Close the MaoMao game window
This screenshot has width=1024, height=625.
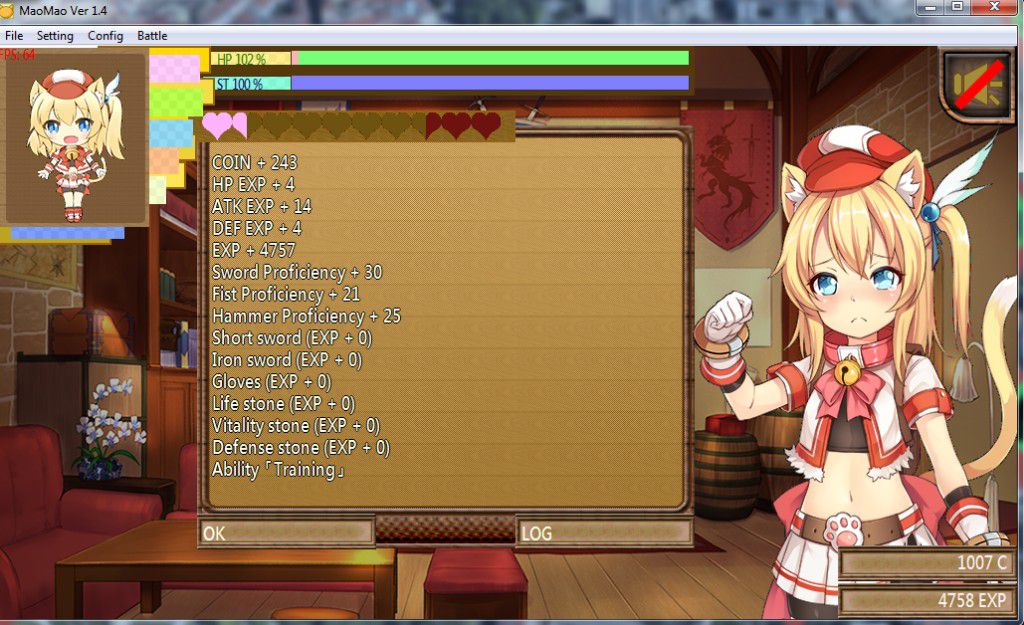(994, 7)
